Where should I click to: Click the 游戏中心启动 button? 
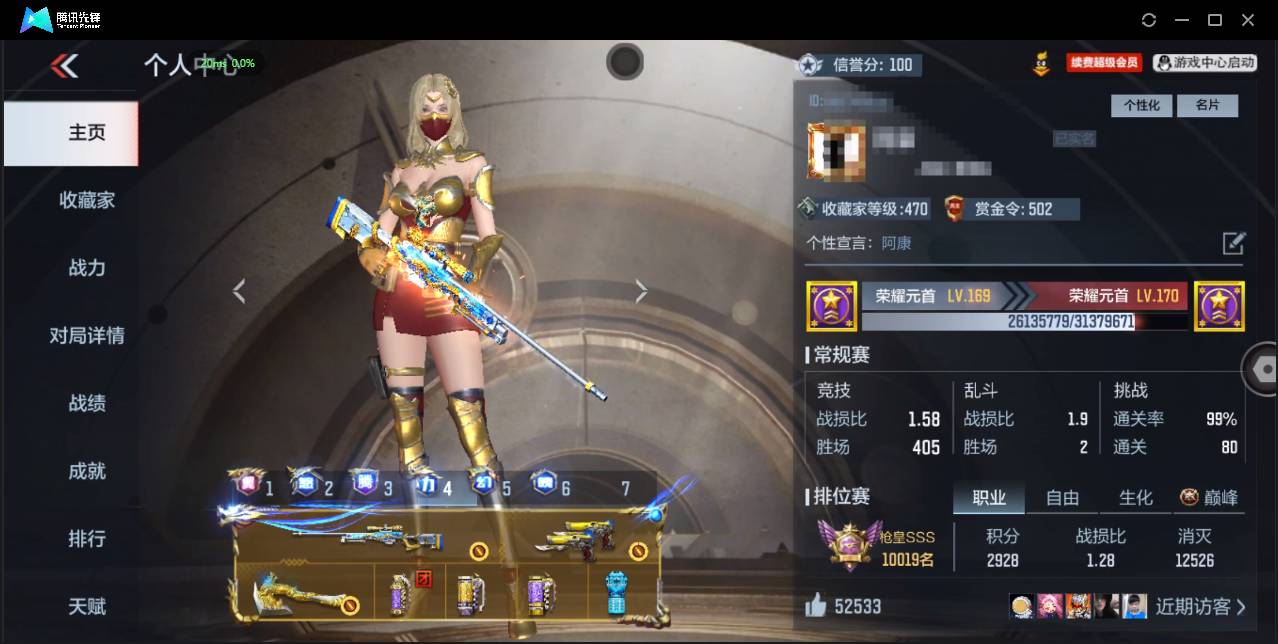click(x=1205, y=63)
